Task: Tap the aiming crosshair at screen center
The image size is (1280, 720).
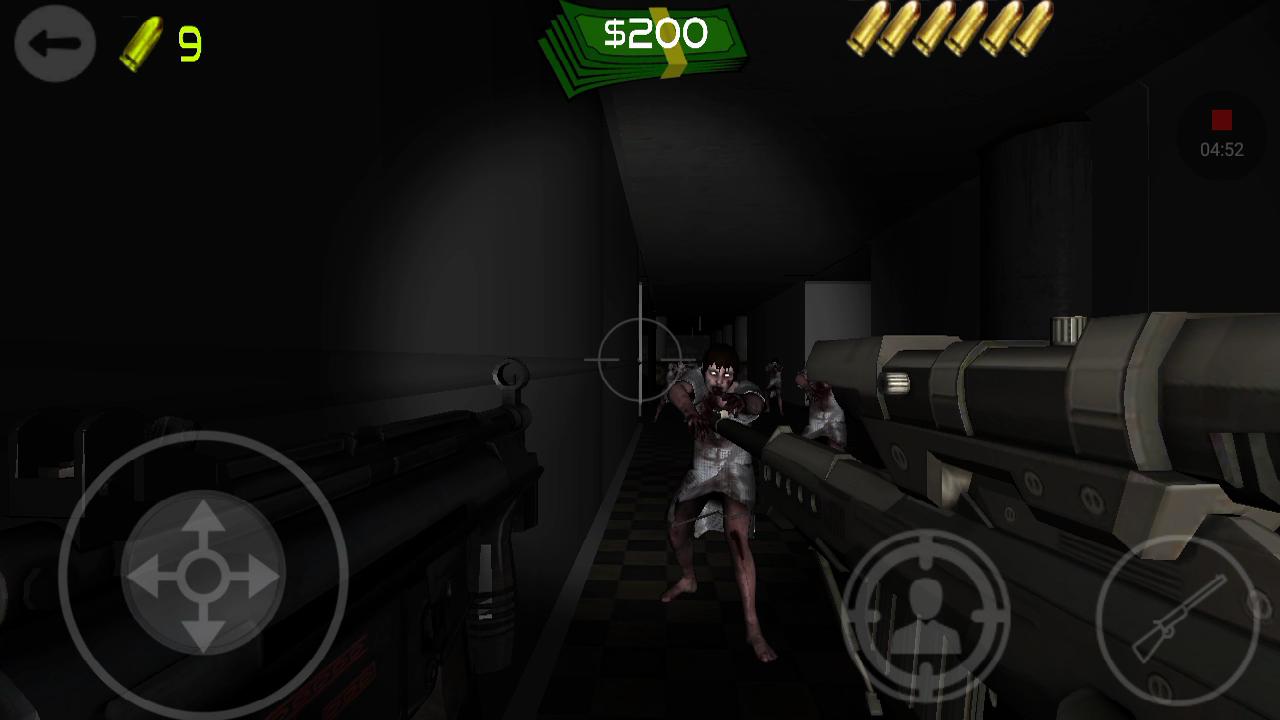Action: click(x=638, y=358)
